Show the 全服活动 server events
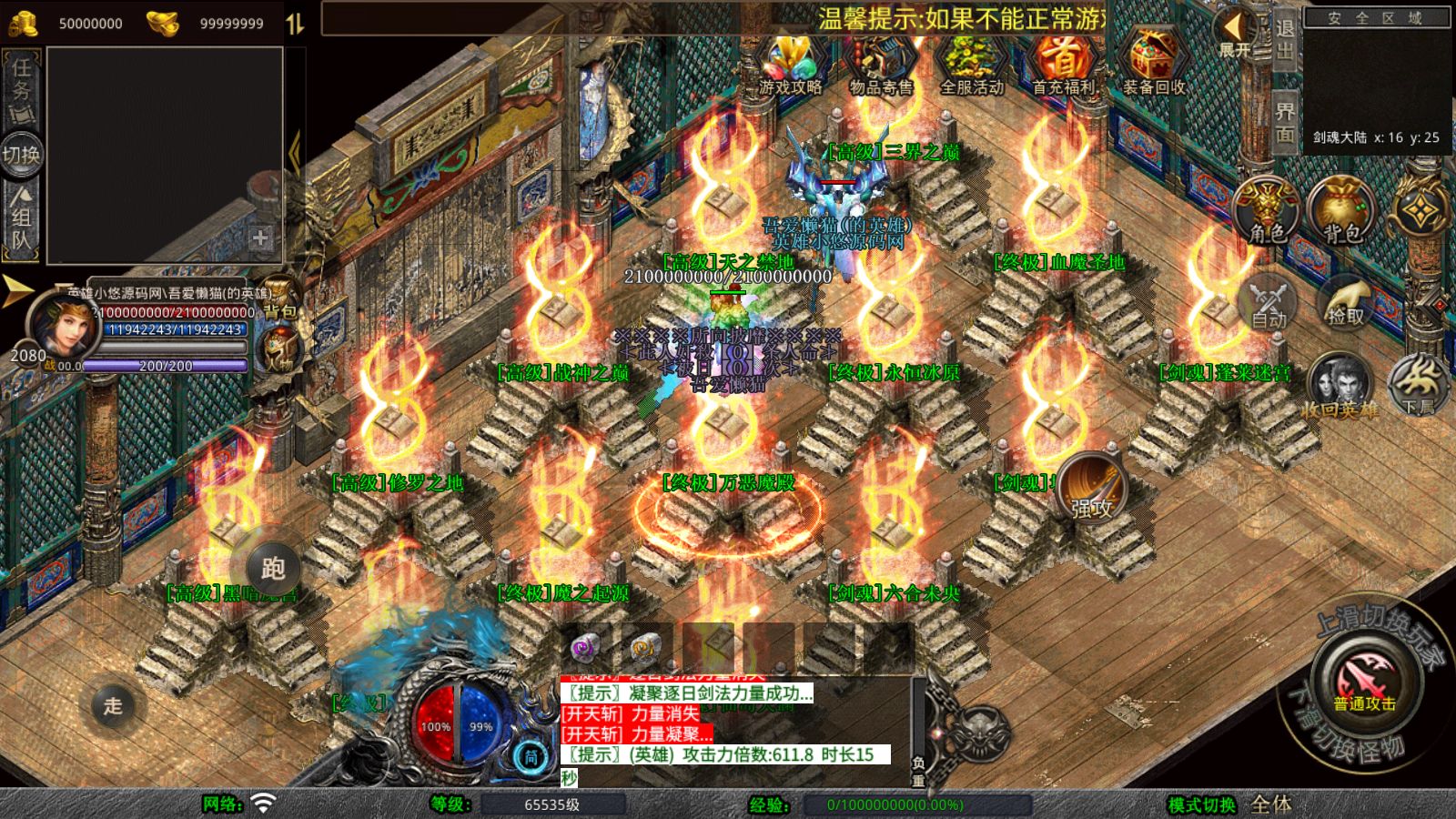This screenshot has width=1456, height=819. [971, 66]
